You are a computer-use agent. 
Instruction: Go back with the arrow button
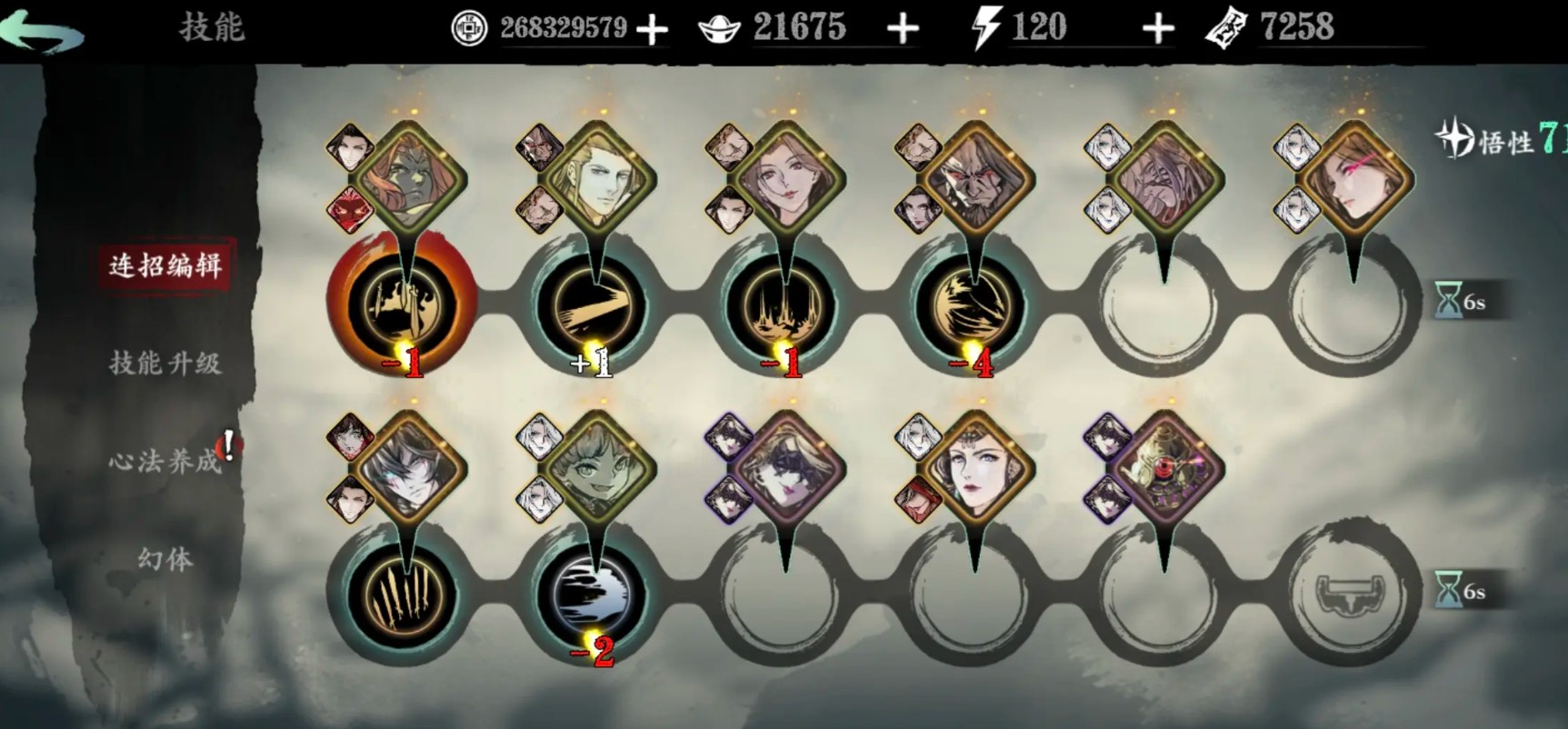[x=43, y=32]
